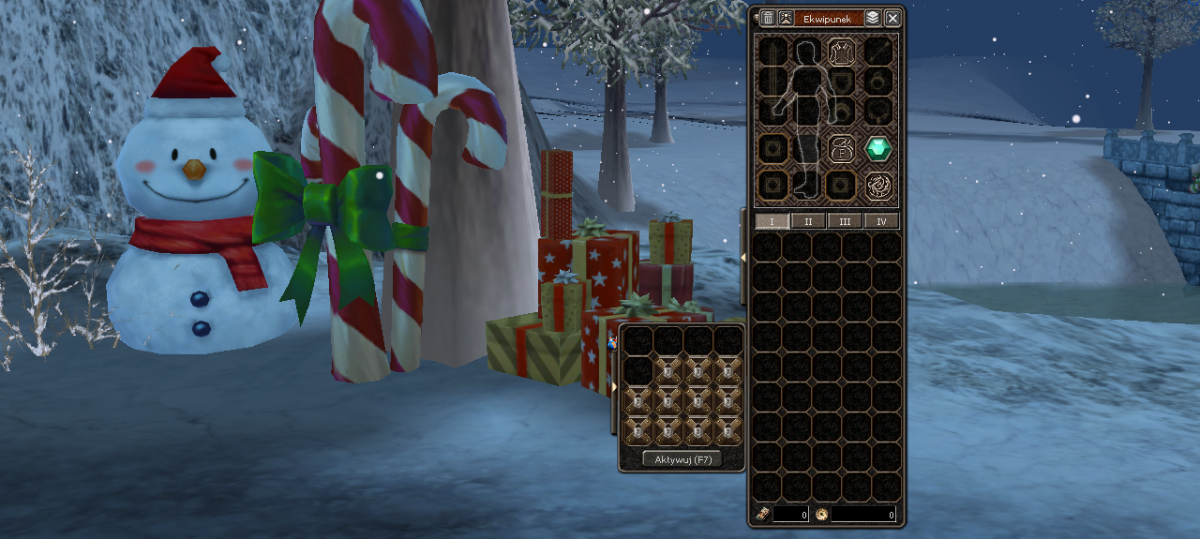Screen dimensions: 1200x539
Task: Select the green emerald gem slot
Action: coord(878,149)
